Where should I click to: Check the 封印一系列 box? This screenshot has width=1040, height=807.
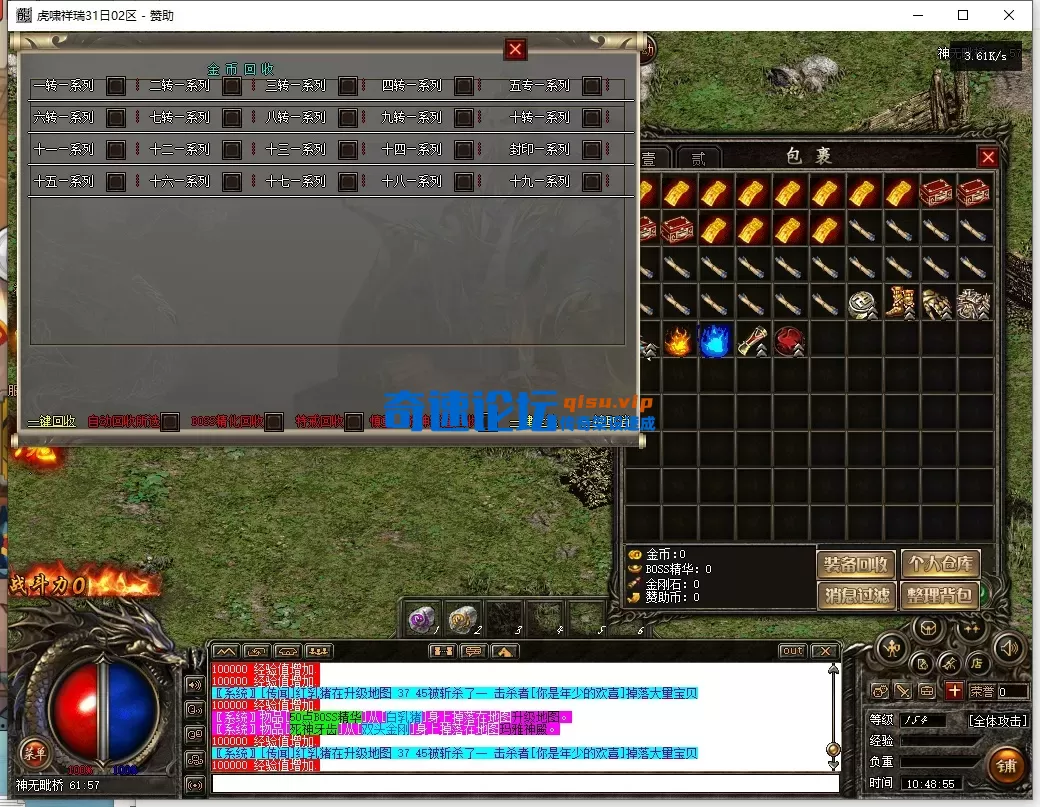[592, 150]
